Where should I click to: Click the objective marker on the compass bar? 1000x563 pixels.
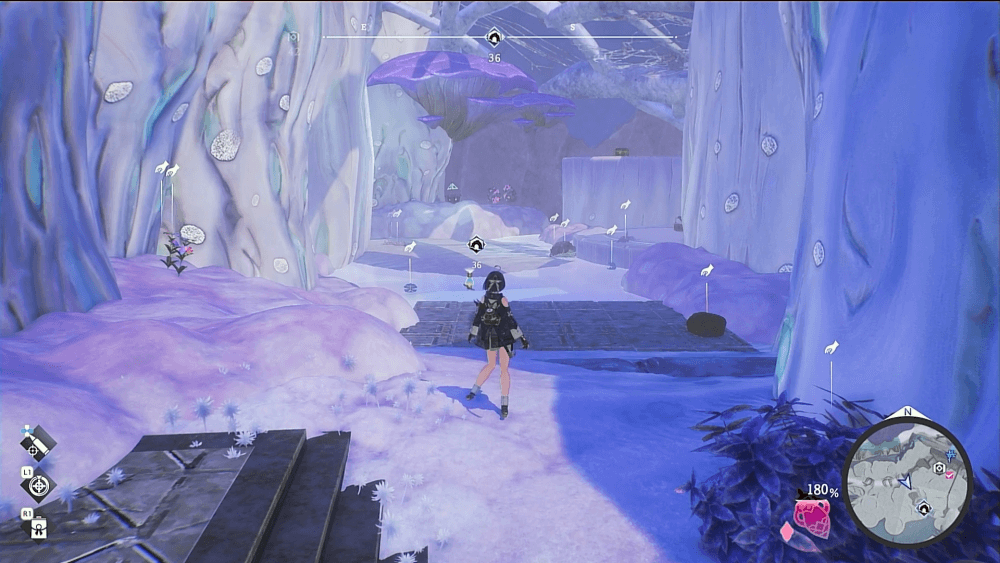[494, 38]
